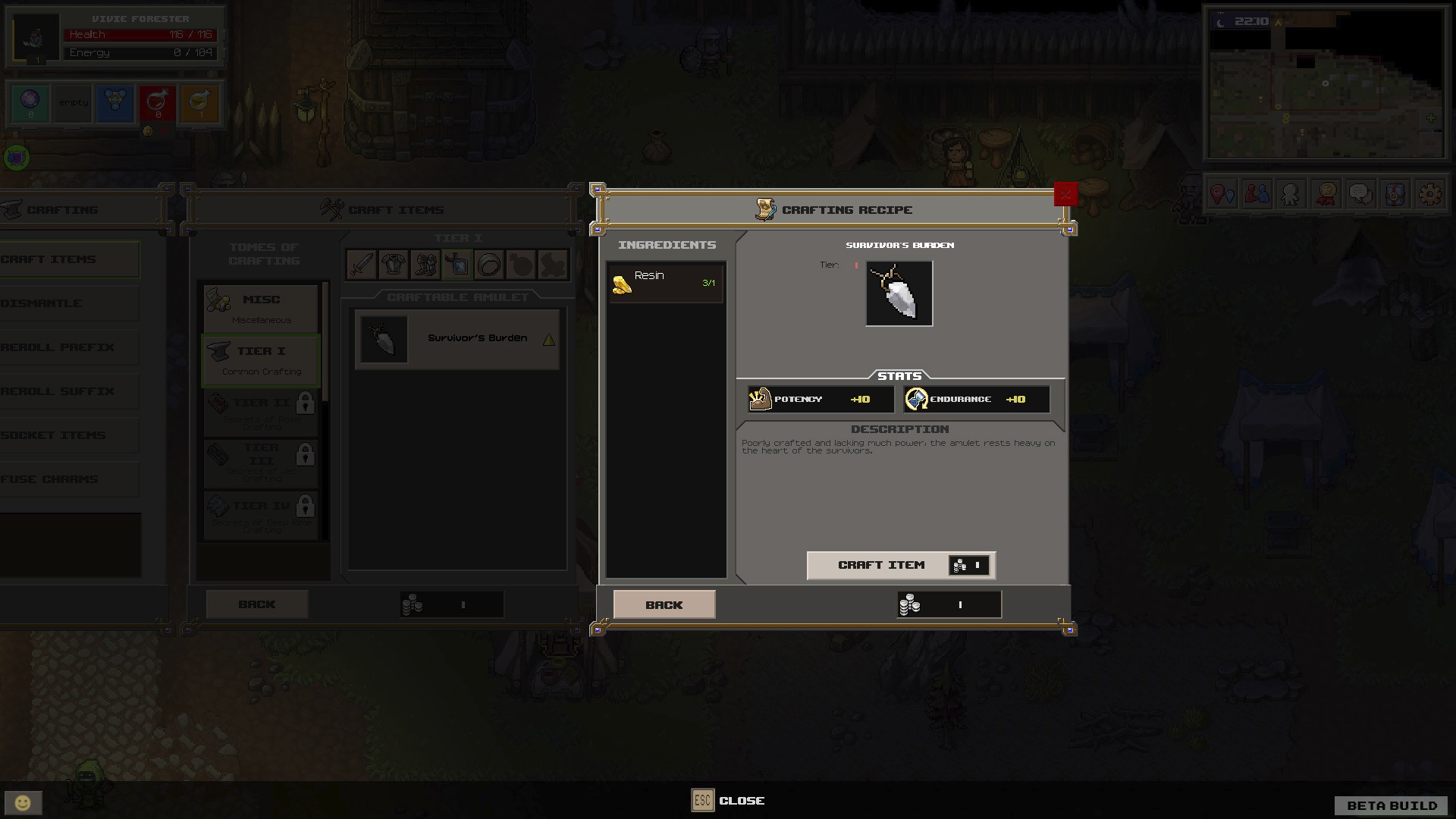Go back from the Crafting Recipe panel
Image resolution: width=1456 pixels, height=819 pixels.
pos(664,604)
